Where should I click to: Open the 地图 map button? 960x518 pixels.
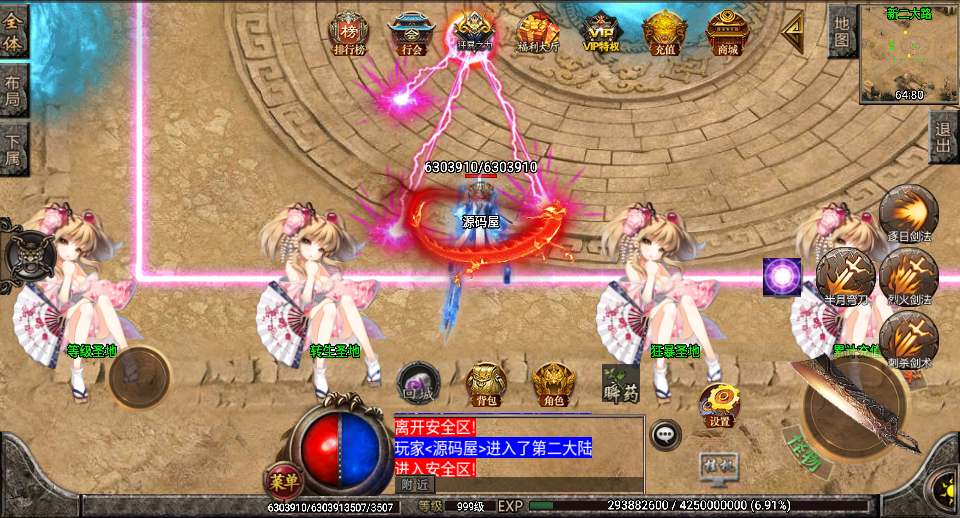[842, 31]
